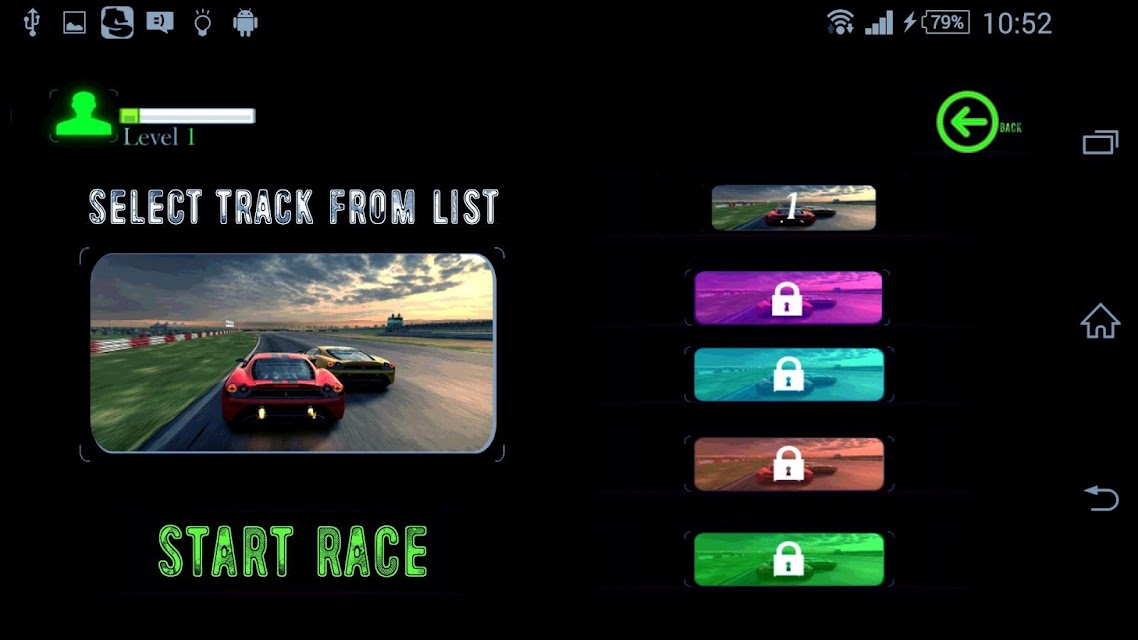Select the locked cyan track
This screenshot has width=1138, height=640.
click(788, 374)
